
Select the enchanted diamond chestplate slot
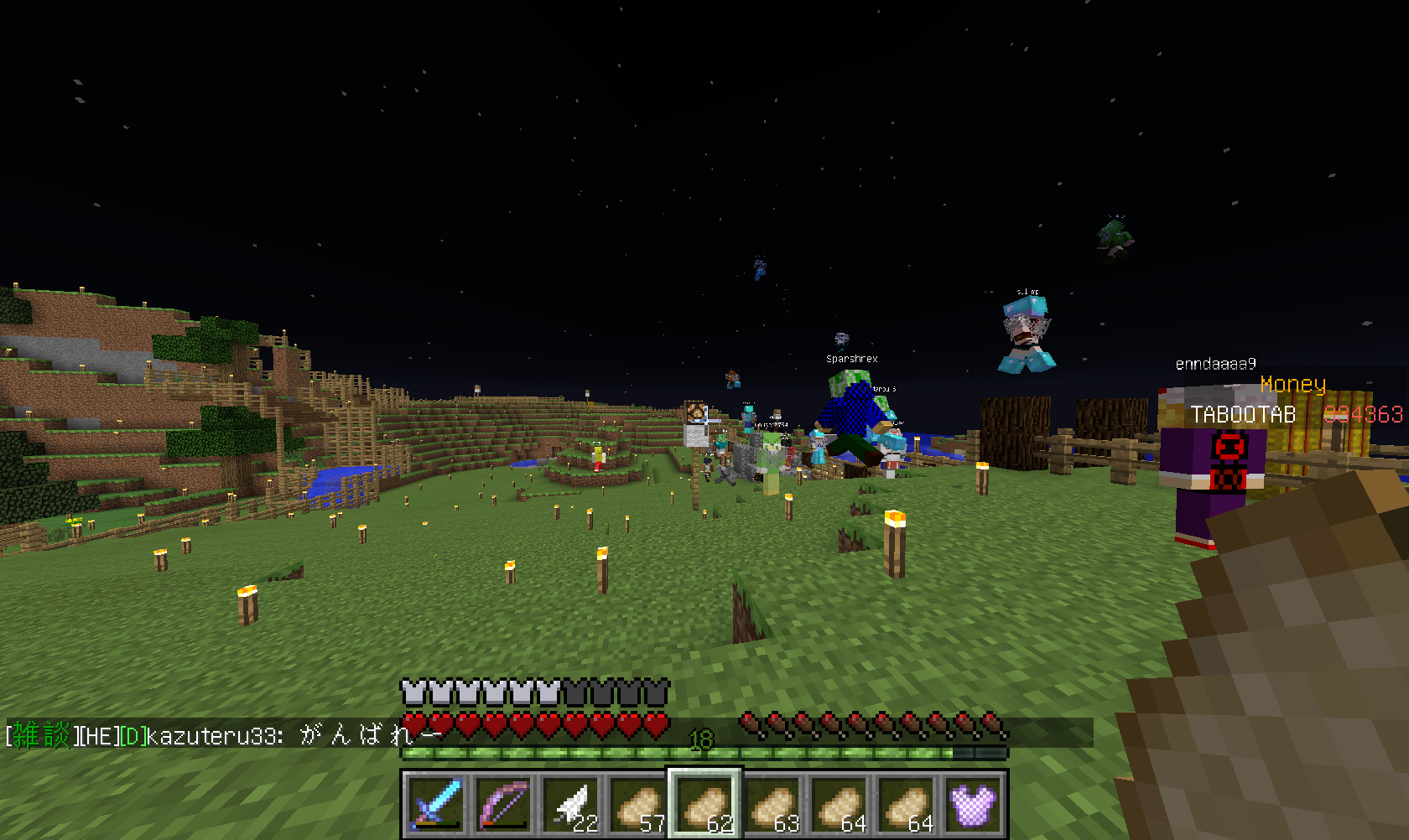click(x=972, y=803)
